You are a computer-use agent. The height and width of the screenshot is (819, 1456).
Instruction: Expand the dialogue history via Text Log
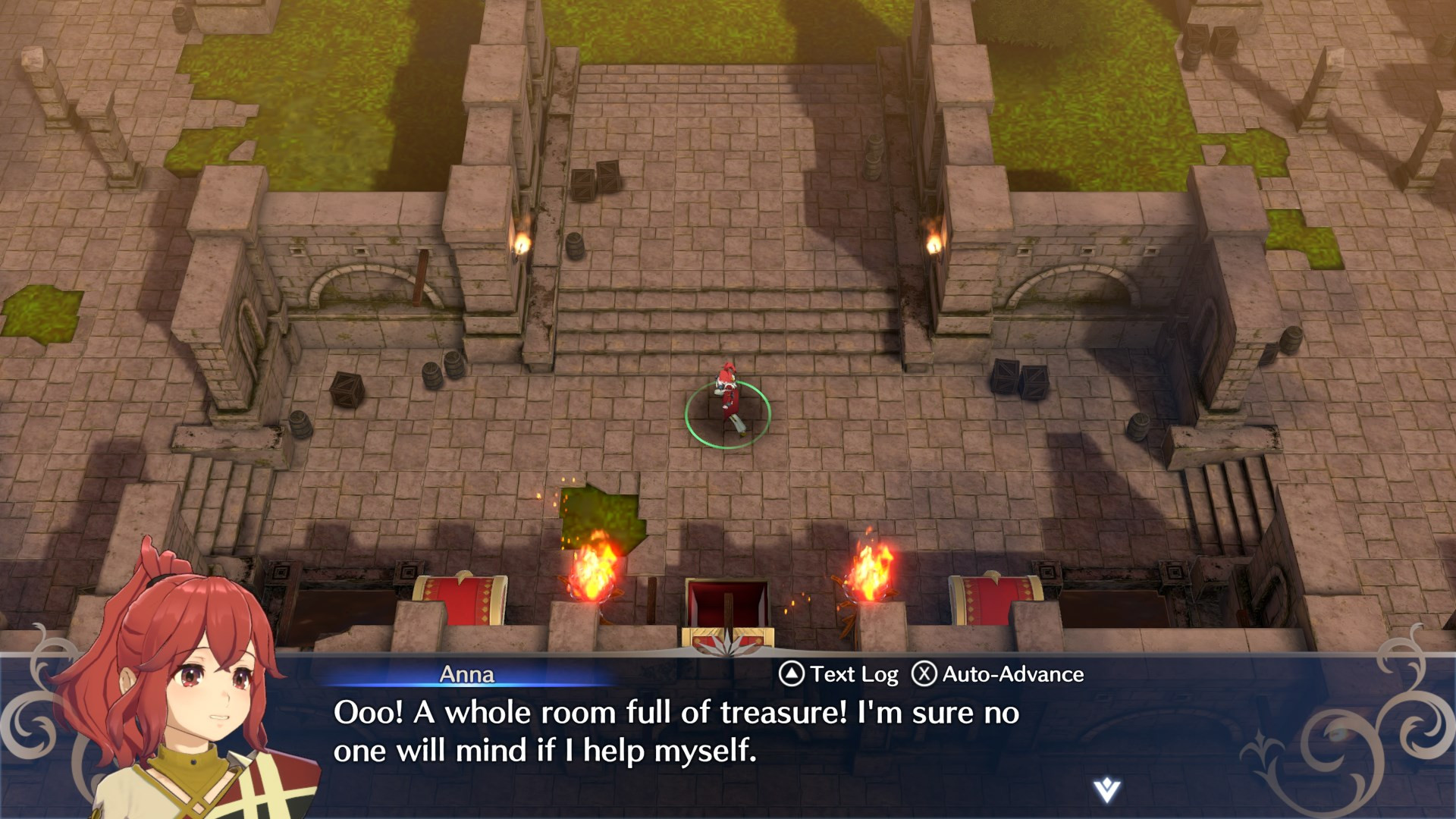pyautogui.click(x=851, y=673)
